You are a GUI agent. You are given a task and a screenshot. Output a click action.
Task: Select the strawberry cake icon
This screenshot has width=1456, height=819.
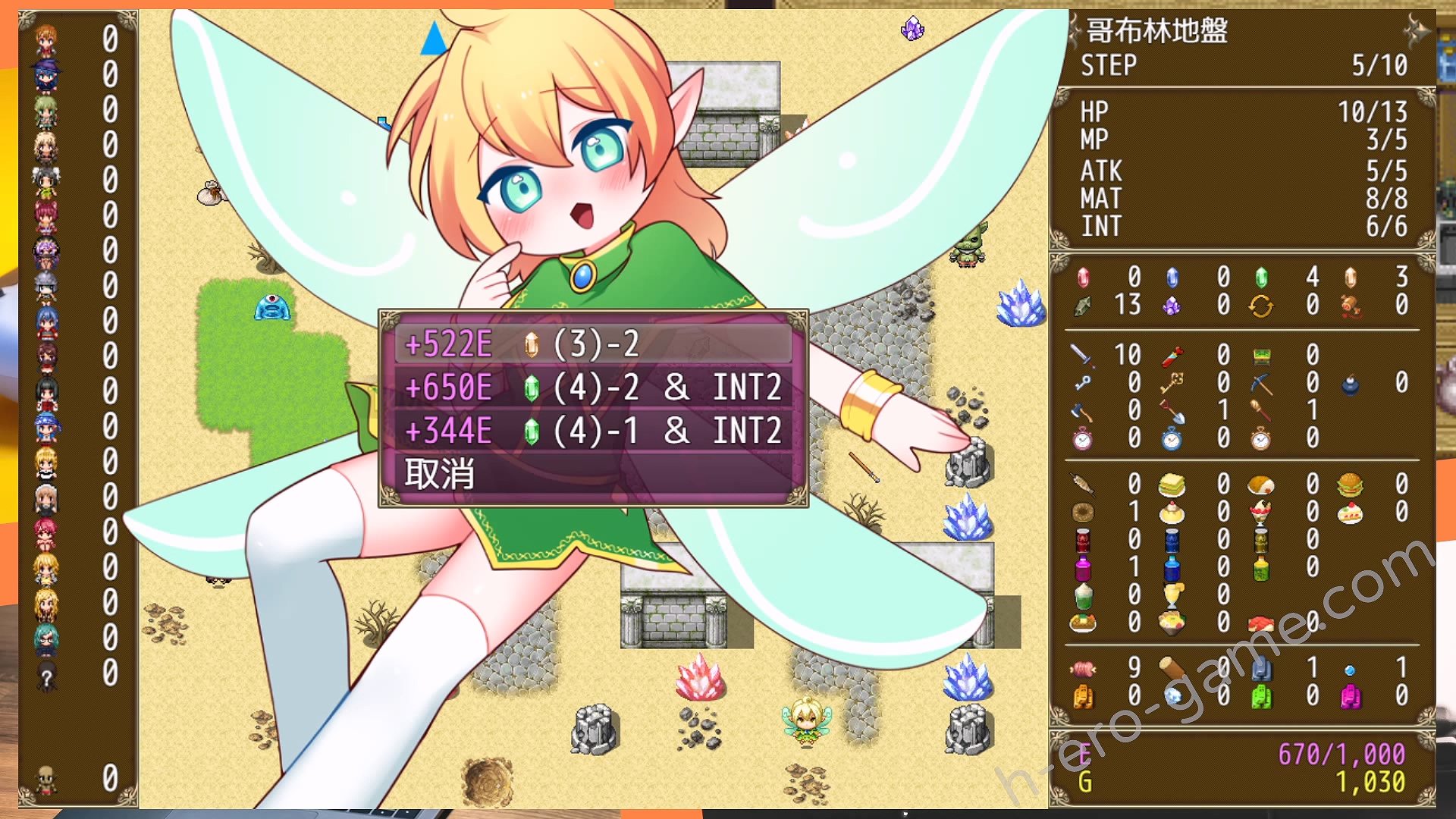click(1351, 513)
